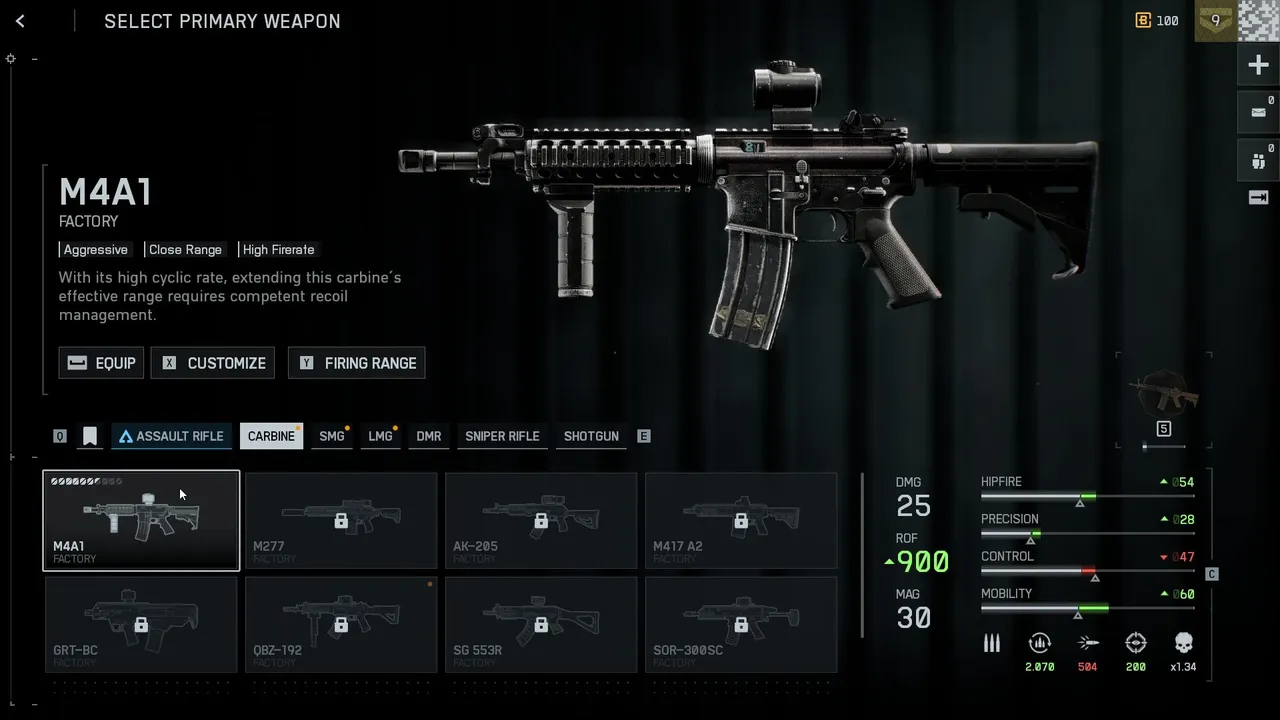Select the M4A1 weapon tile
This screenshot has height=720, width=1280.
point(141,520)
